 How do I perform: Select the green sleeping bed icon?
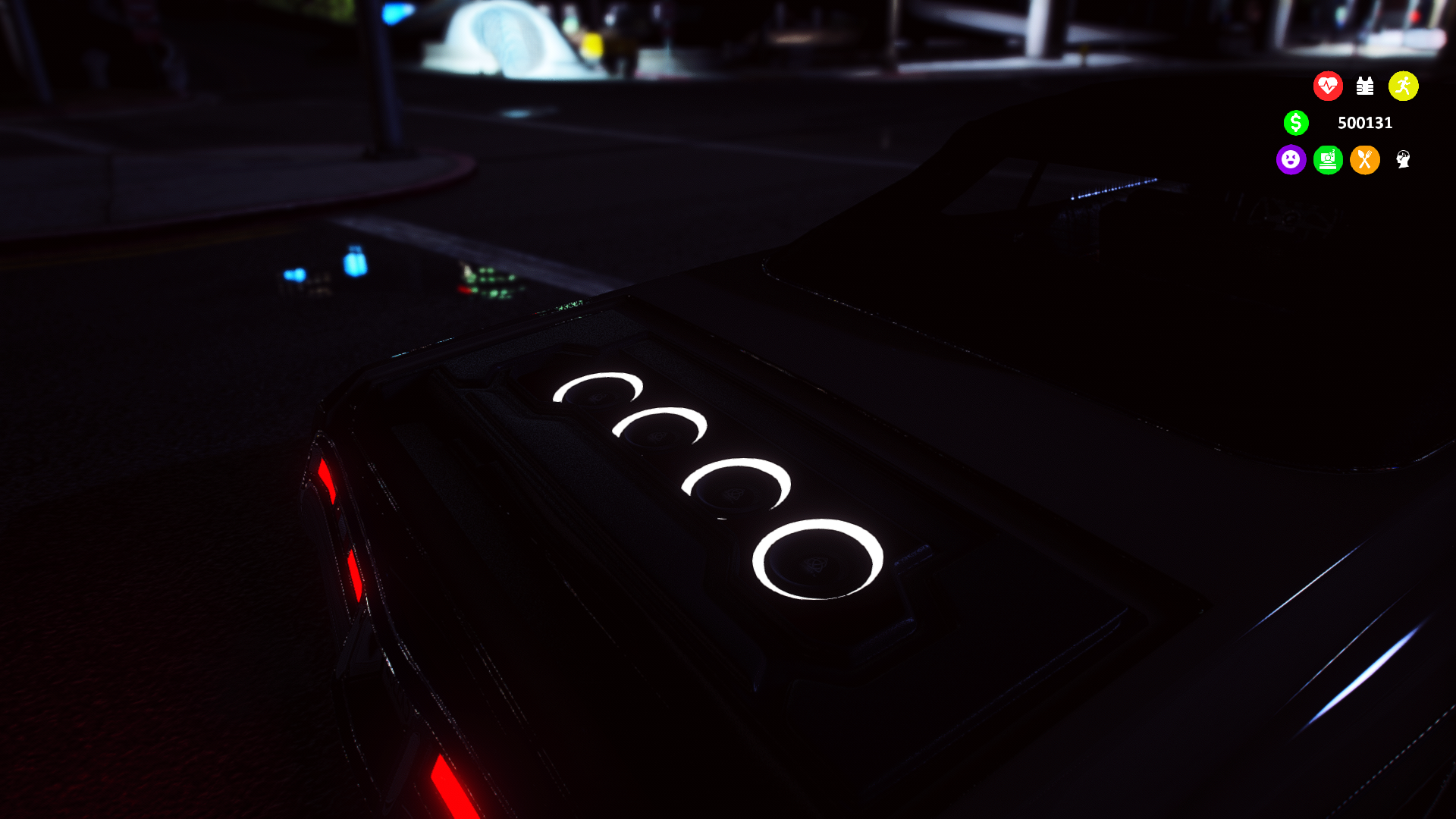[x=1328, y=160]
